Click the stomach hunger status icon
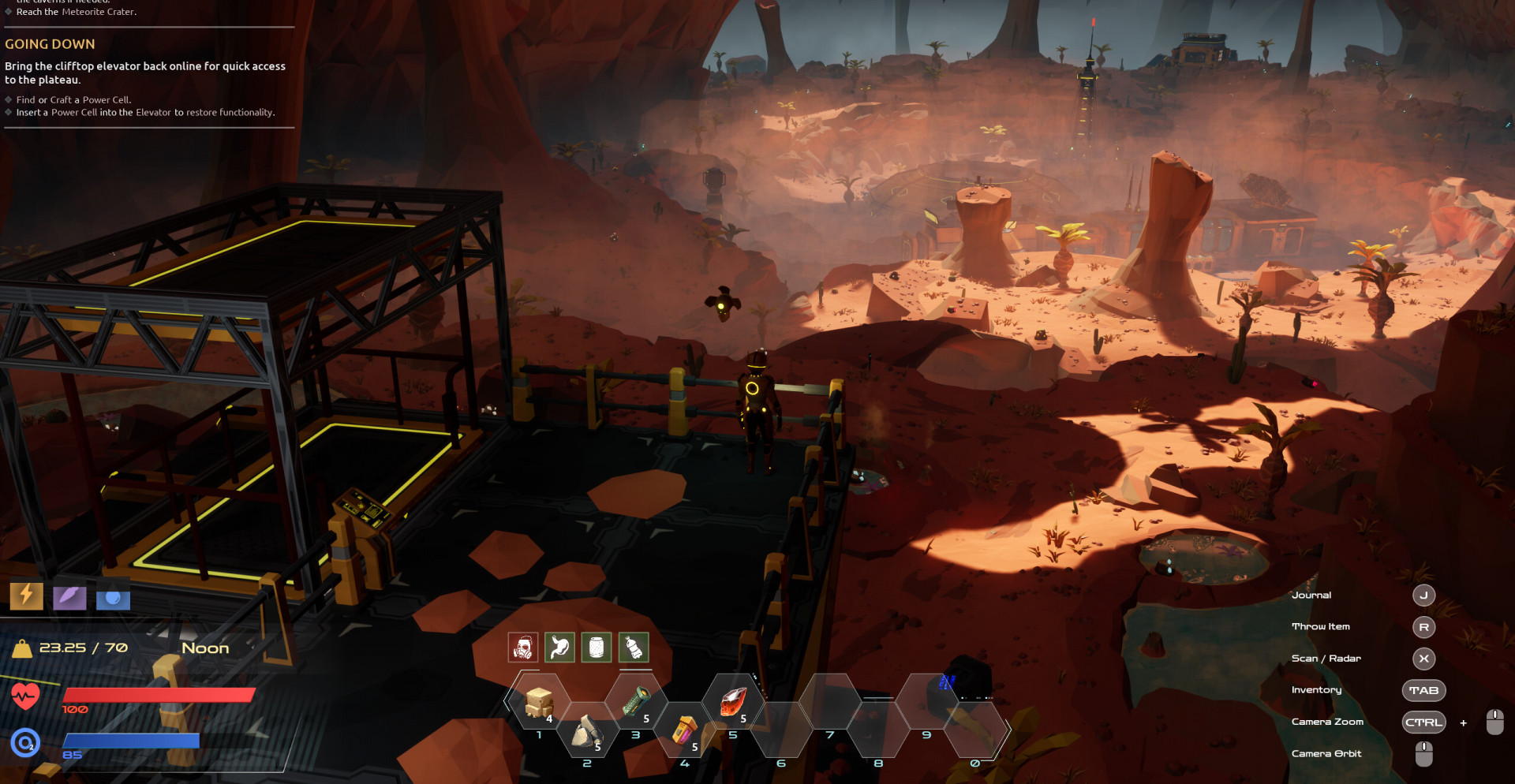Screen dimensions: 1515x784 tap(559, 648)
